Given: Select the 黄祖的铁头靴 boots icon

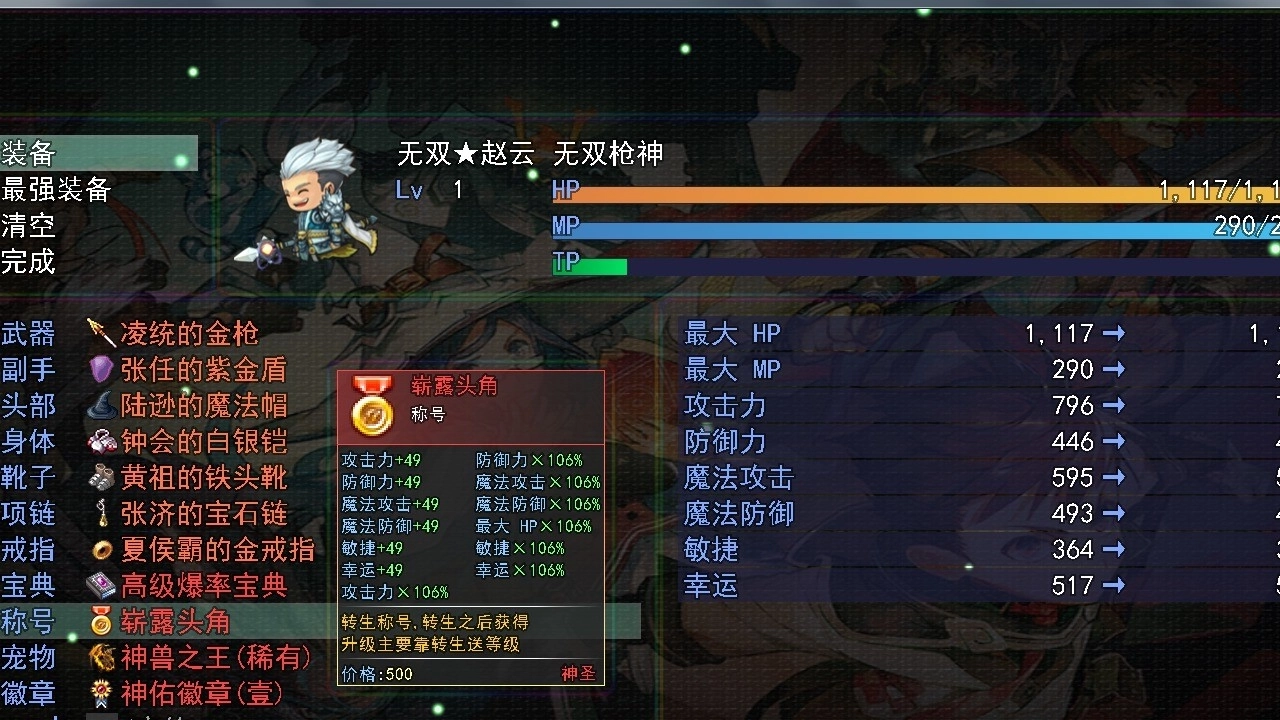Looking at the screenshot, I should tap(100, 478).
